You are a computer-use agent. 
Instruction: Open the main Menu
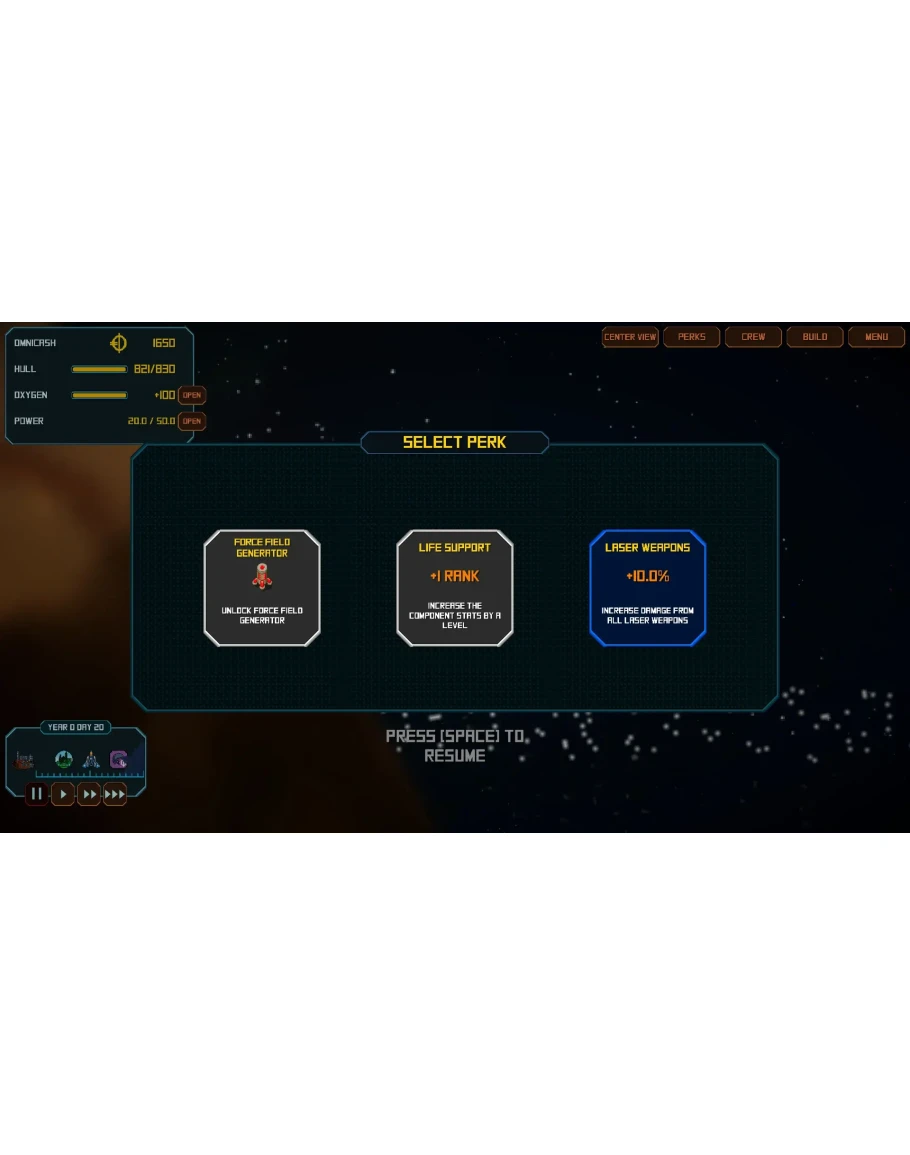(x=877, y=337)
